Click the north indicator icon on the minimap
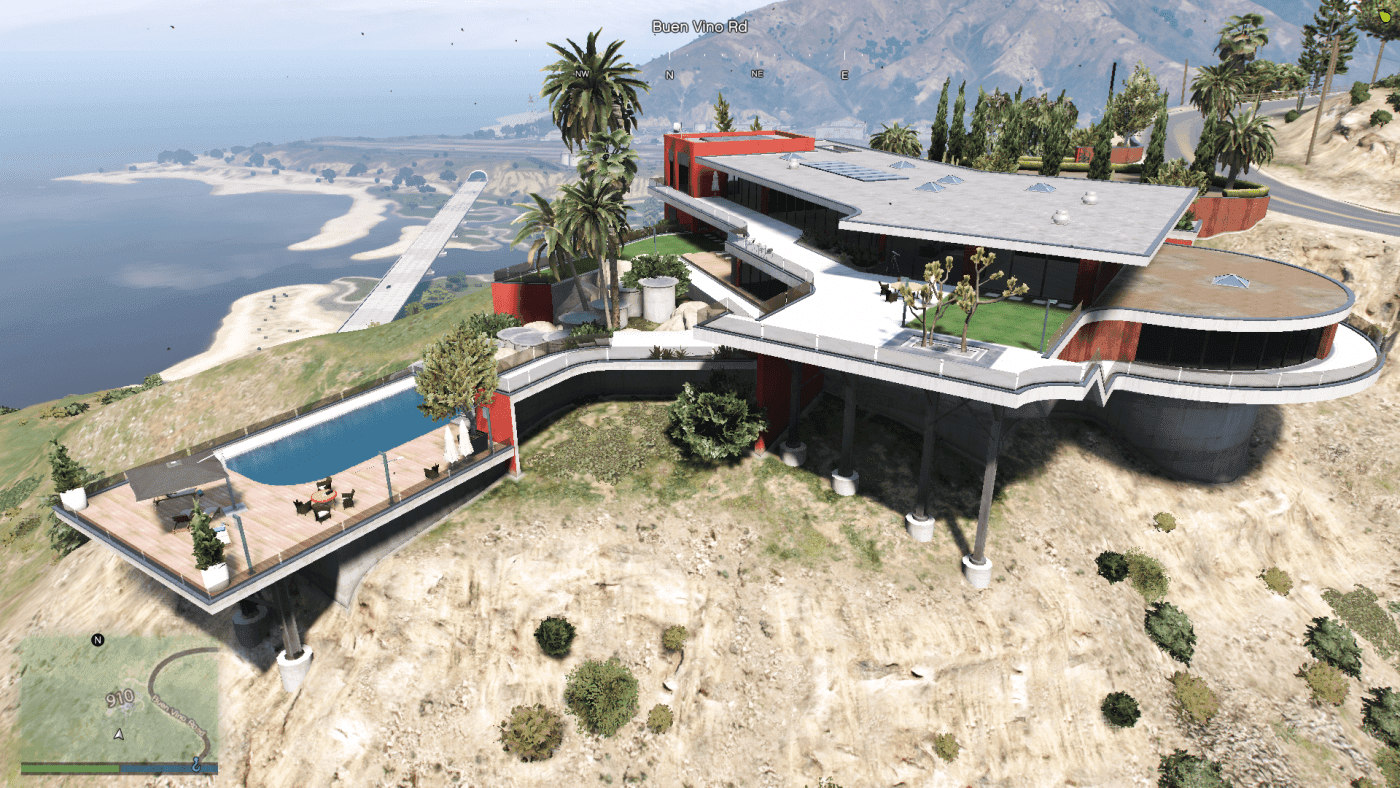1400x788 pixels. pyautogui.click(x=97, y=640)
